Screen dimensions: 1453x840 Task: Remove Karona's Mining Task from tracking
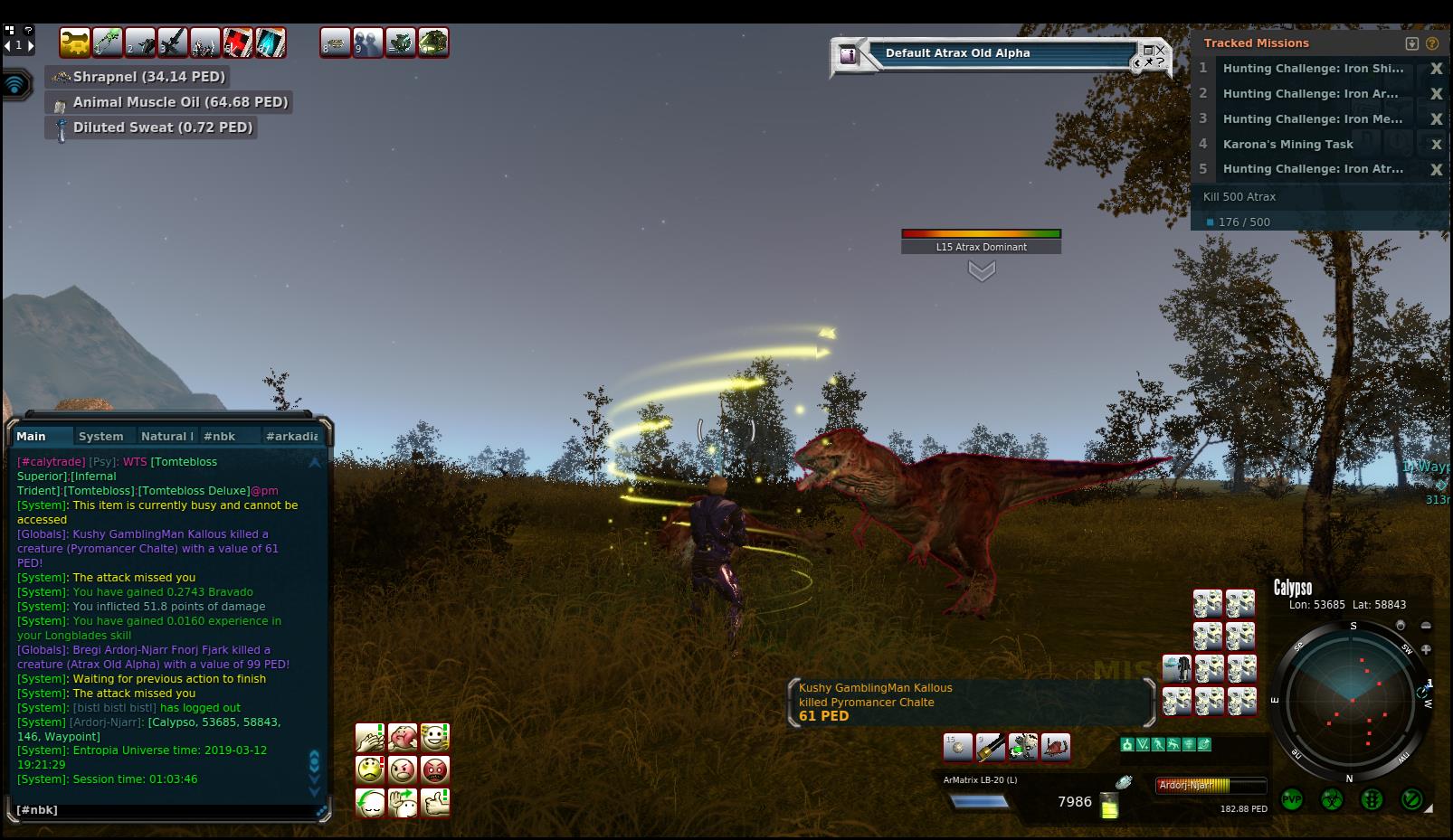coord(1435,145)
